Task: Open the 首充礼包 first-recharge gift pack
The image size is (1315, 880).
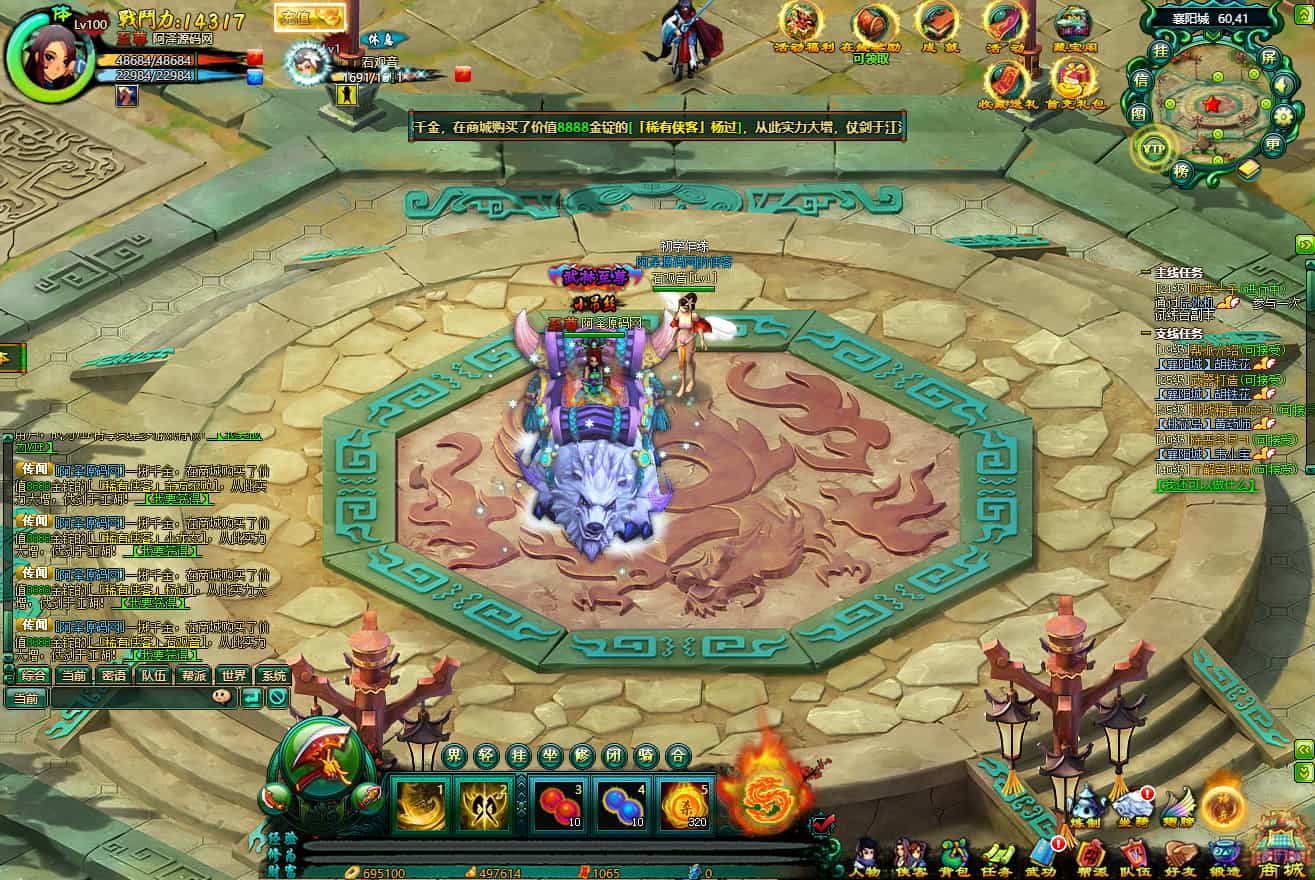Action: (1075, 80)
